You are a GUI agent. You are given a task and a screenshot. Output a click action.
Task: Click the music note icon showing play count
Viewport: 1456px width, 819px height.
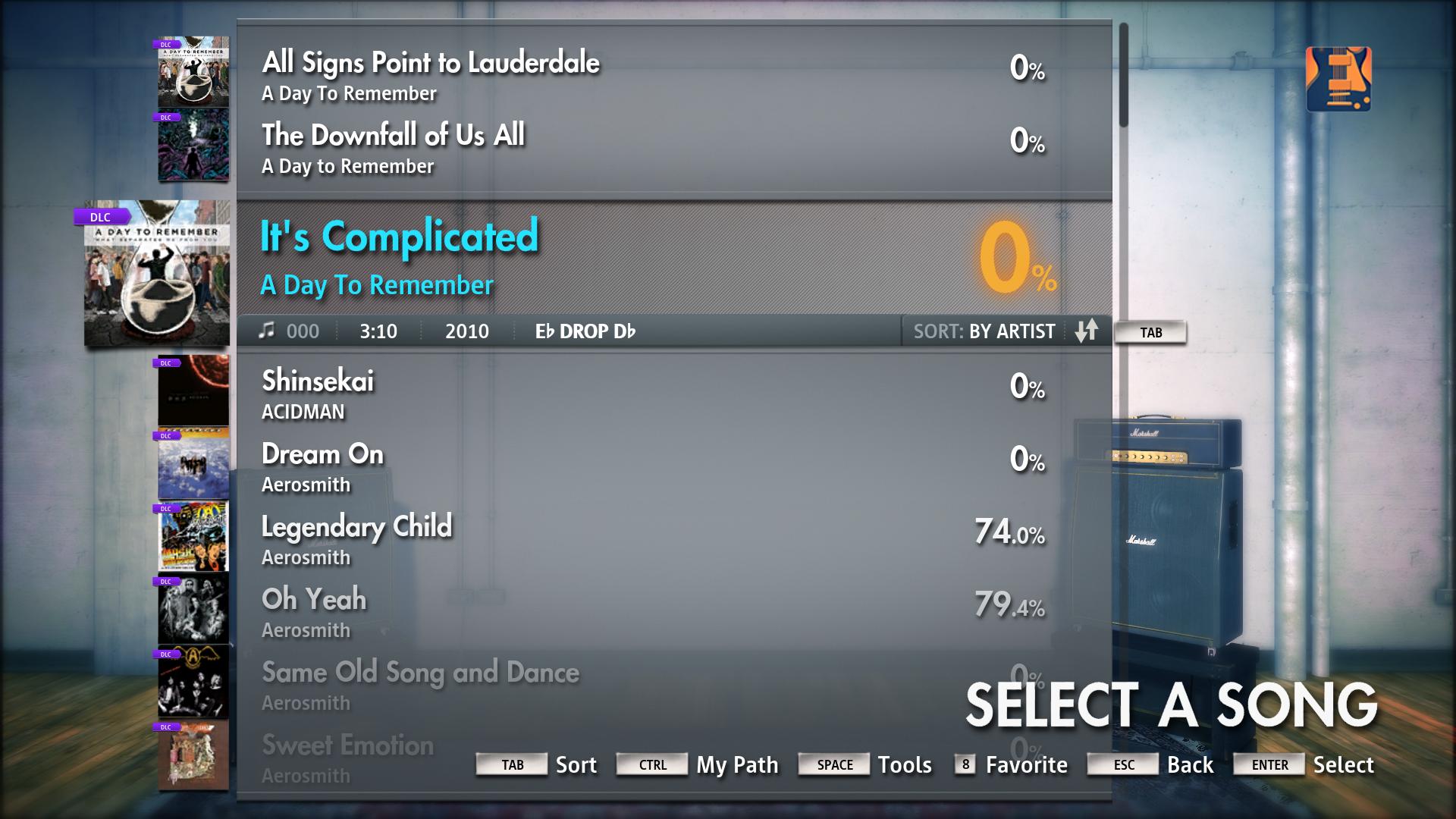(x=267, y=331)
